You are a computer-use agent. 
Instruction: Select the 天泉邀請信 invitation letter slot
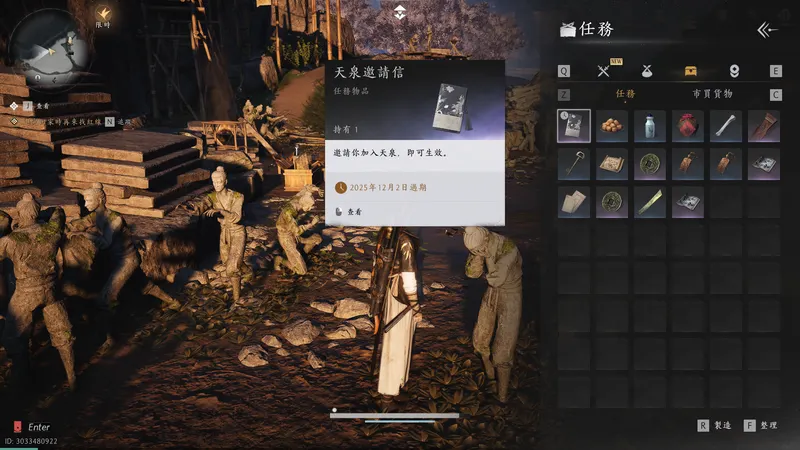tap(573, 126)
